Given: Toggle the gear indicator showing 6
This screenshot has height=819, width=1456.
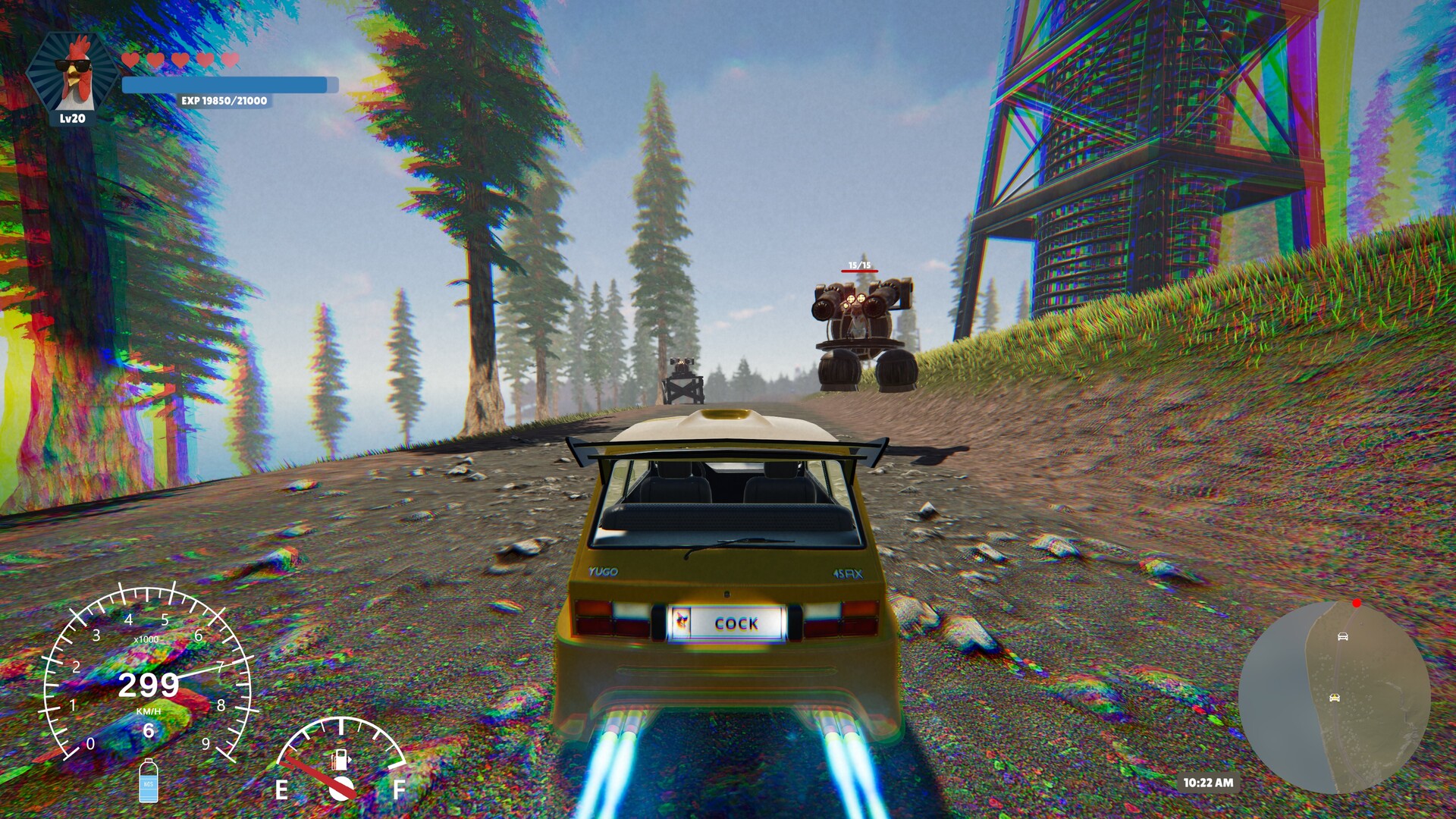Looking at the screenshot, I should click(149, 732).
